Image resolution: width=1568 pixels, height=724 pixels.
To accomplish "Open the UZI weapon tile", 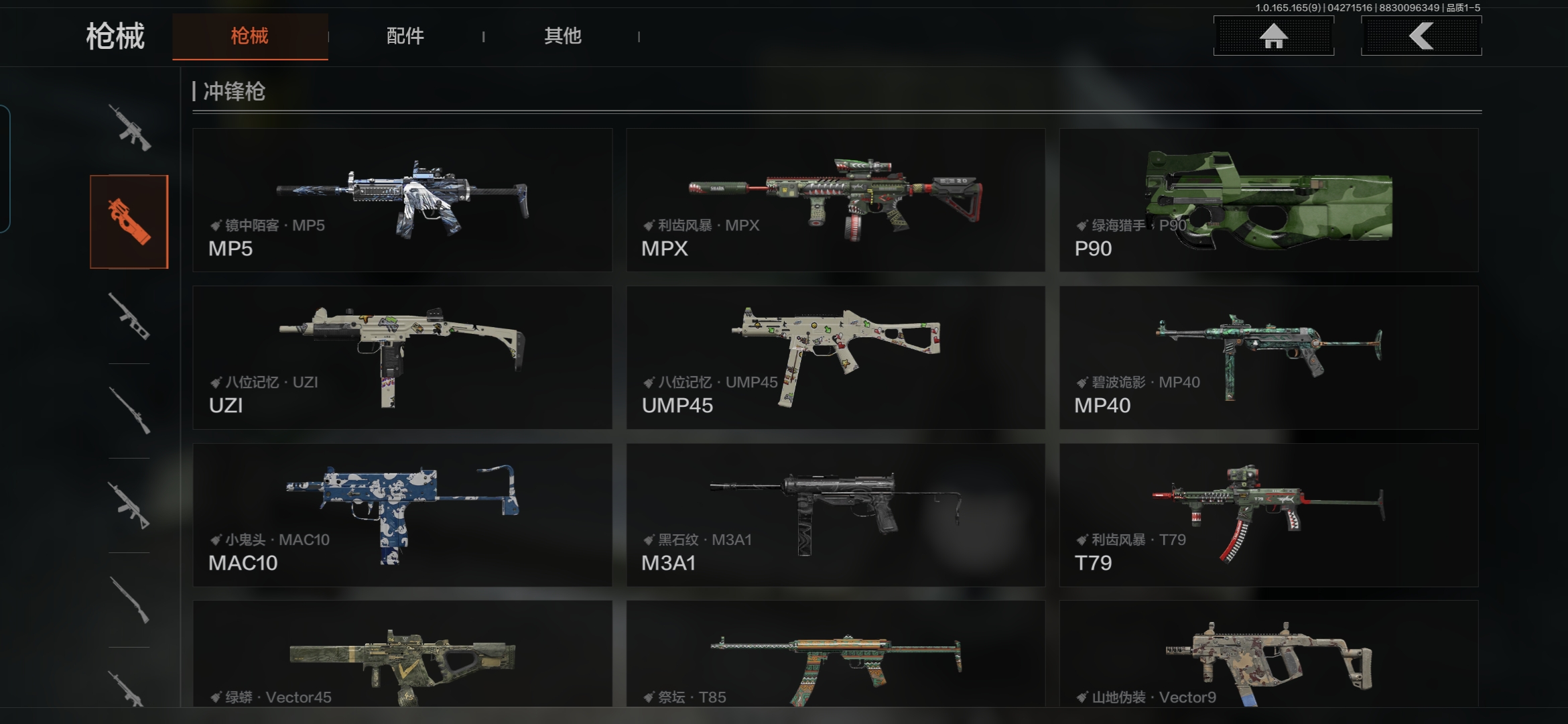I will tap(402, 357).
